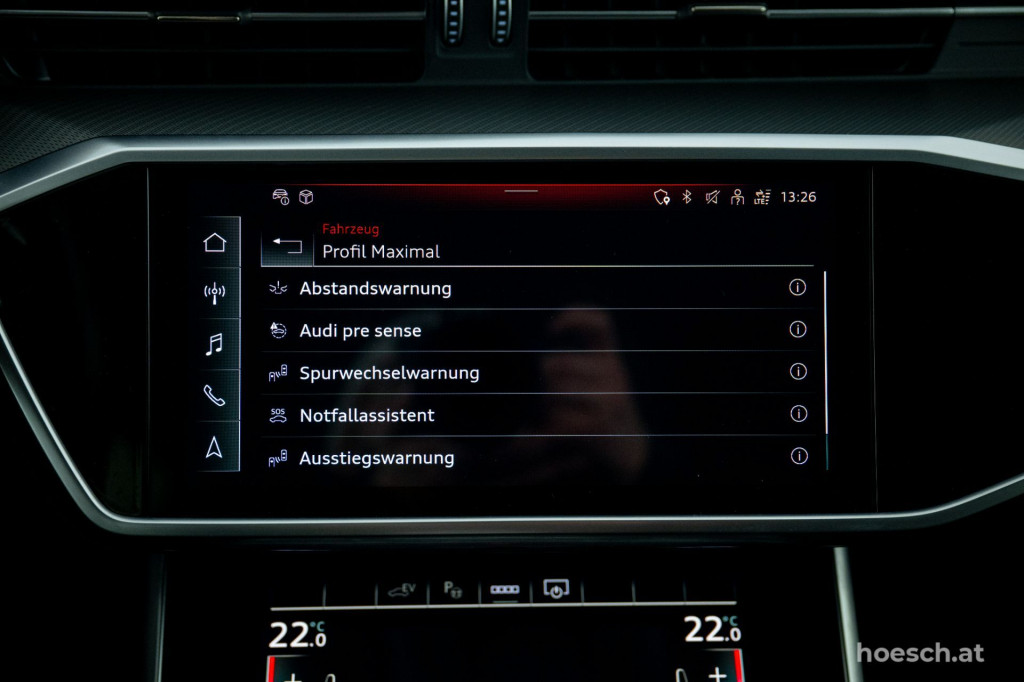This screenshot has height=682, width=1024.
Task: Show info for Ausstiegswarnung
Action: pyautogui.click(x=798, y=456)
